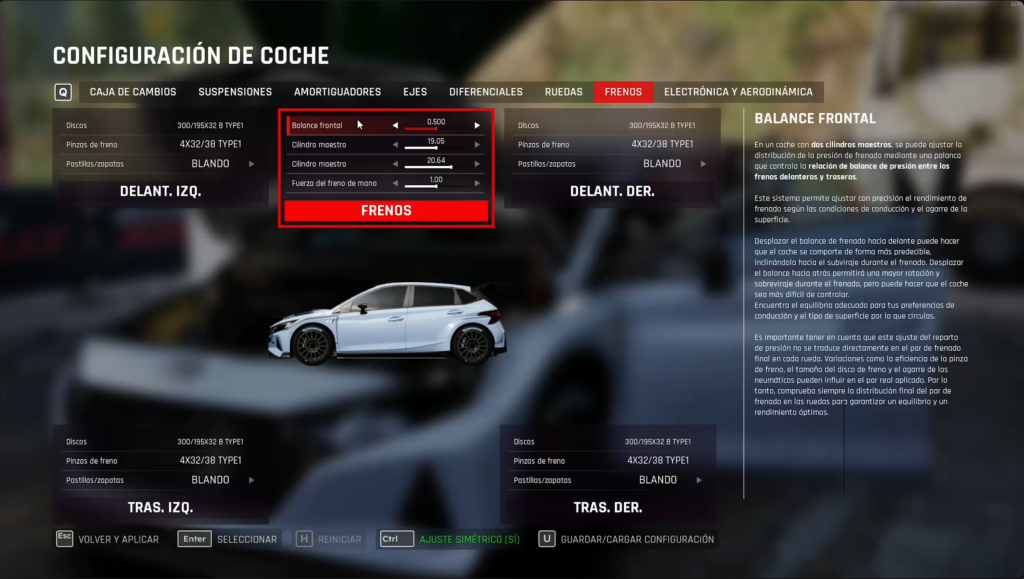1024x579 pixels.
Task: Change the DELANT. DER. Pastillas/zapatos with its right arrow
Action: [702, 164]
